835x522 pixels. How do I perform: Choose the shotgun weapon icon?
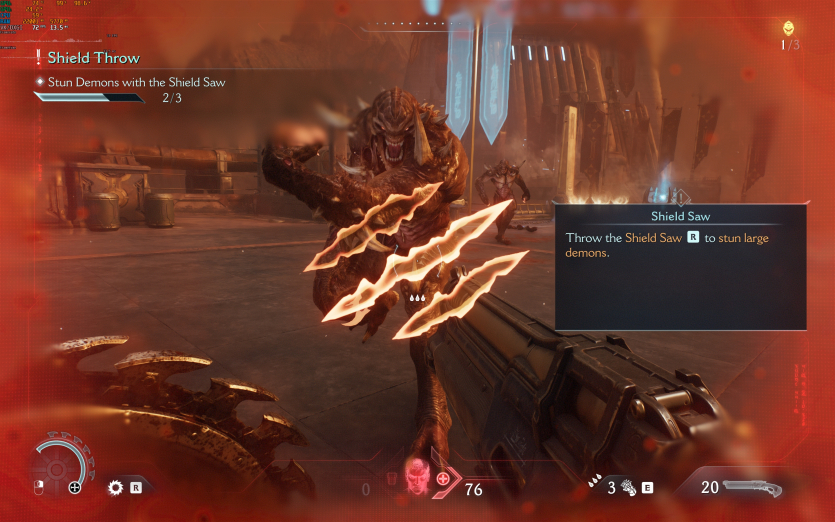pyautogui.click(x=753, y=488)
